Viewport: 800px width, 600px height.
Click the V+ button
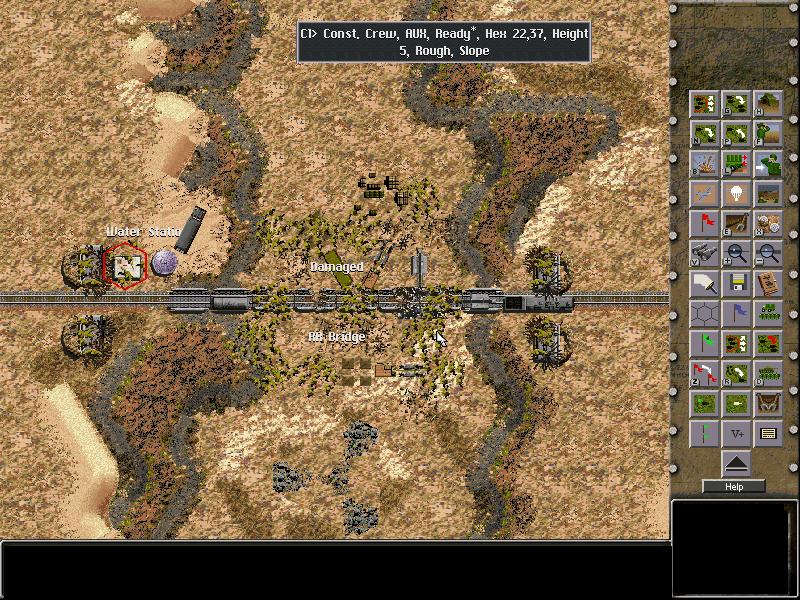[736, 434]
